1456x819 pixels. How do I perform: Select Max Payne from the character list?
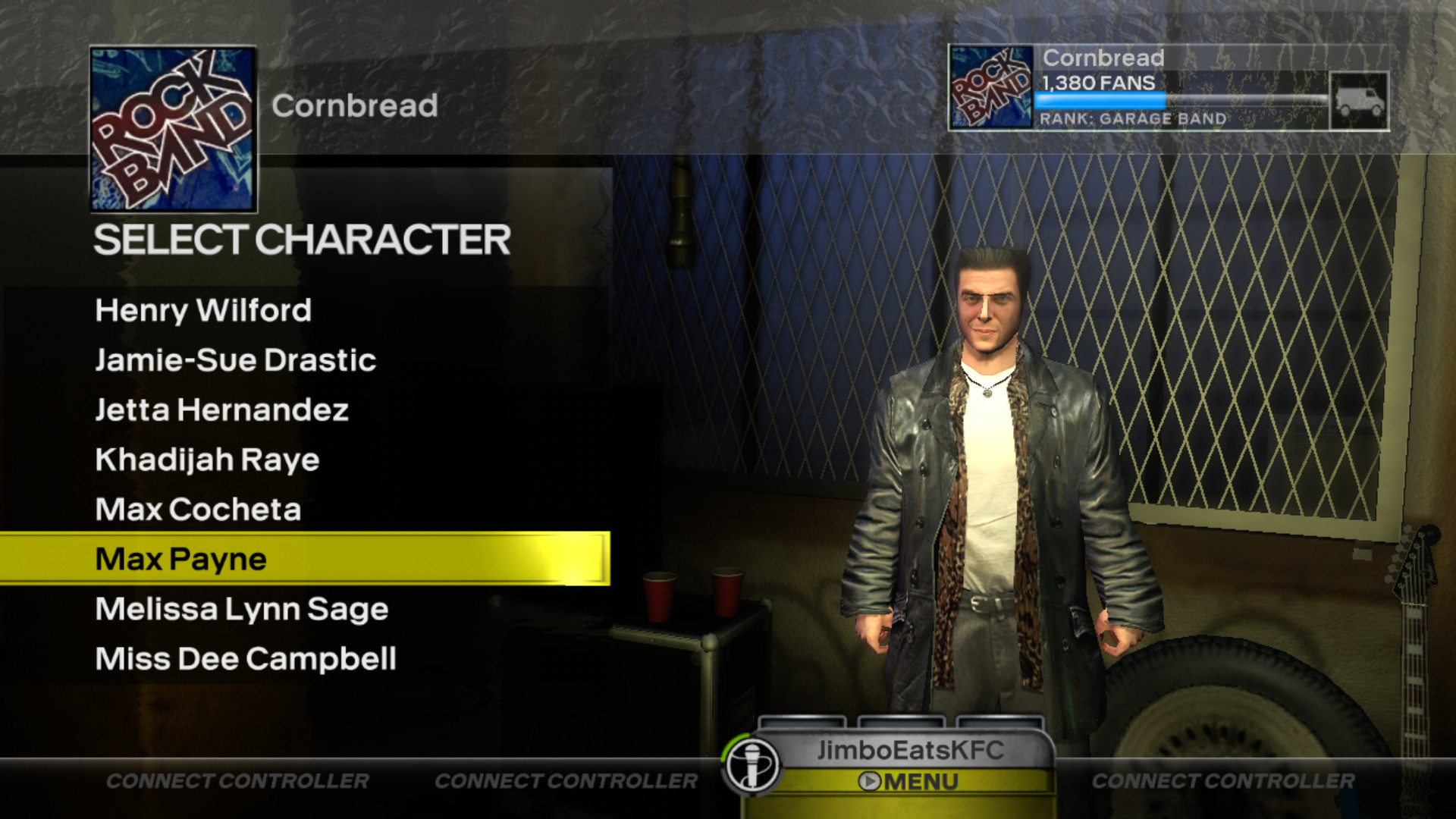tap(182, 559)
